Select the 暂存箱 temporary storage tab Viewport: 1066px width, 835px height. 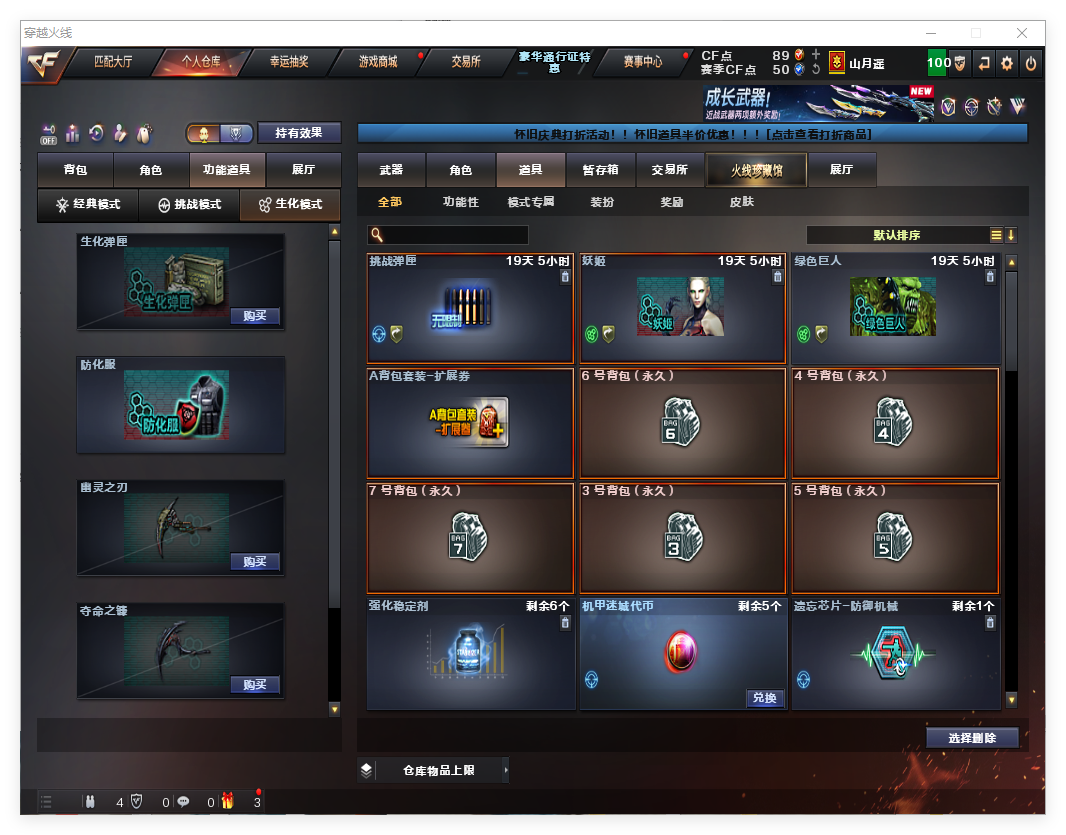600,170
